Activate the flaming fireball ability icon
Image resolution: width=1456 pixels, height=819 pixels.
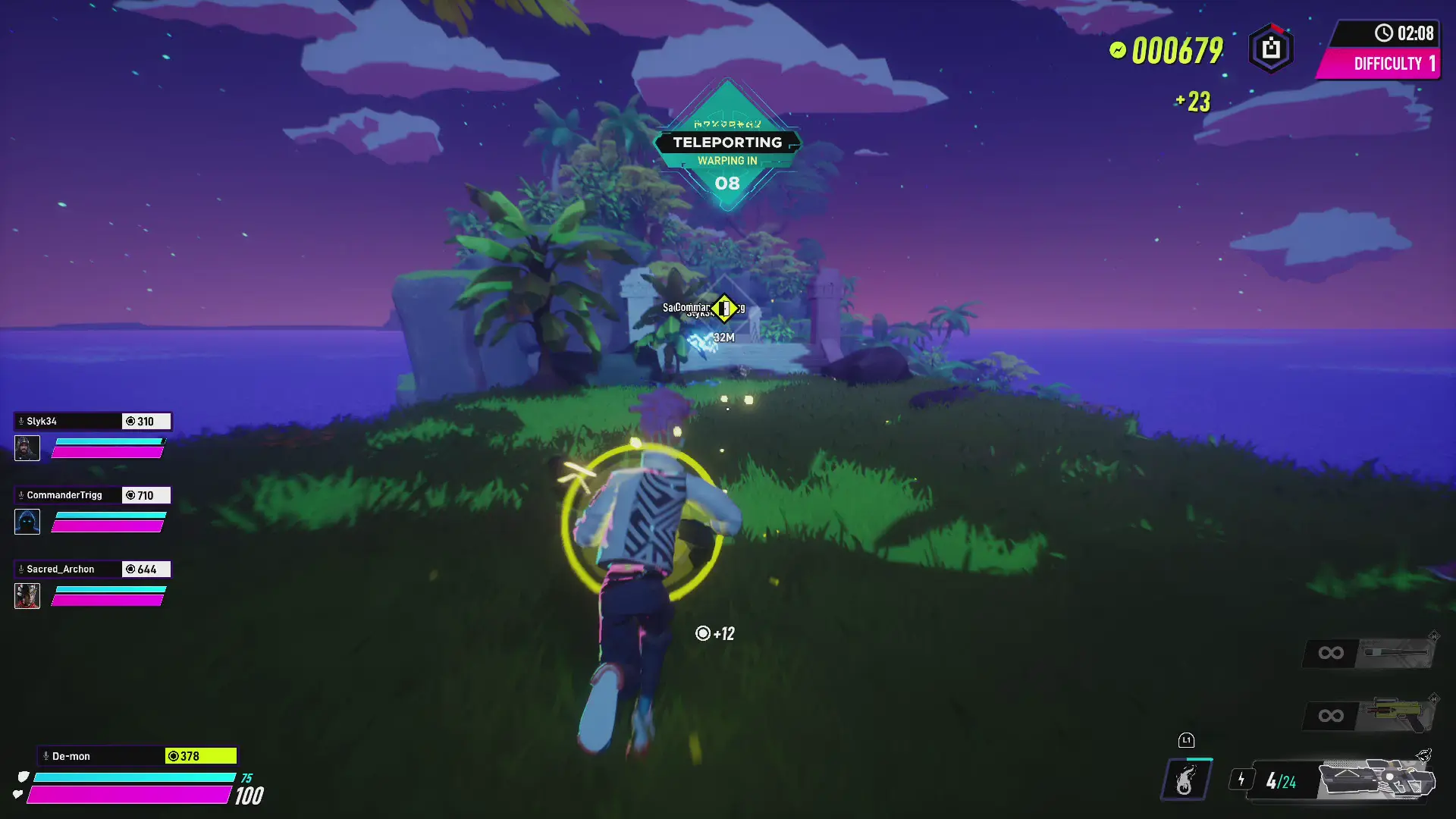click(x=1186, y=780)
